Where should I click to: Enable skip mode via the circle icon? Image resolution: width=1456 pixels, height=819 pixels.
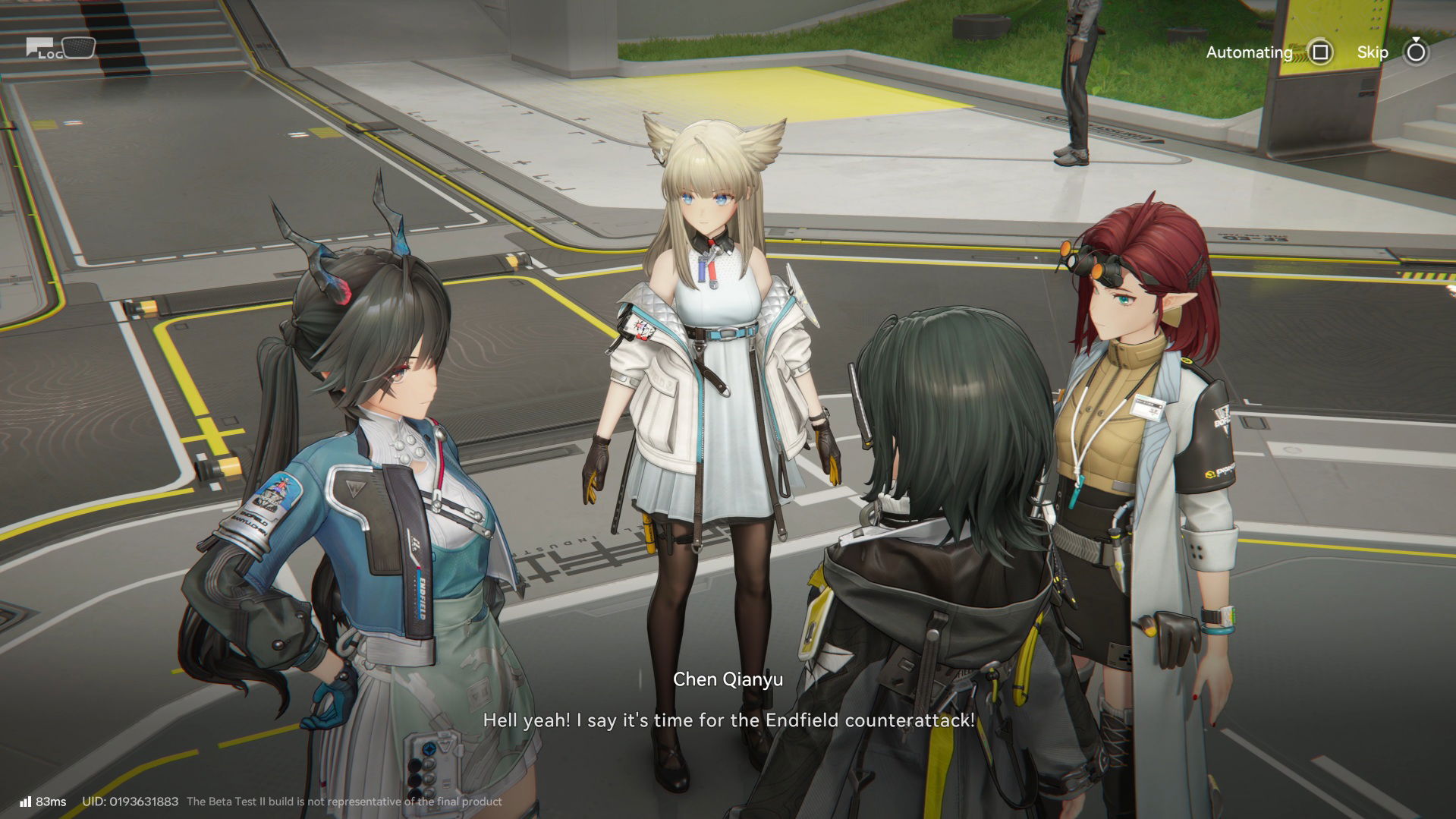[x=1416, y=53]
